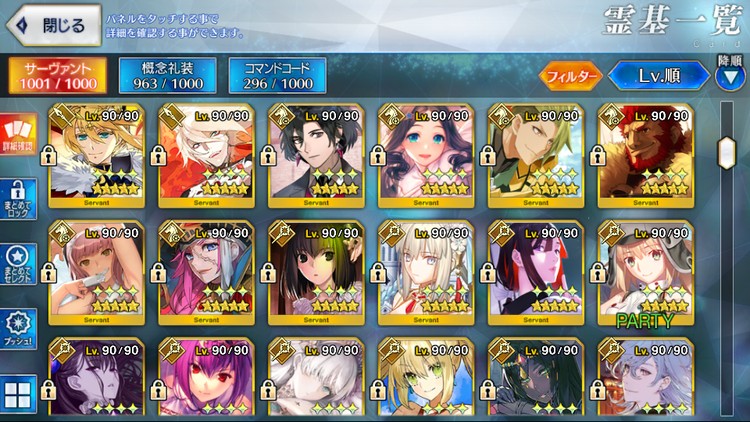Toggle the 降順 descending arrow
Viewport: 750px width, 422px height.
click(x=730, y=76)
